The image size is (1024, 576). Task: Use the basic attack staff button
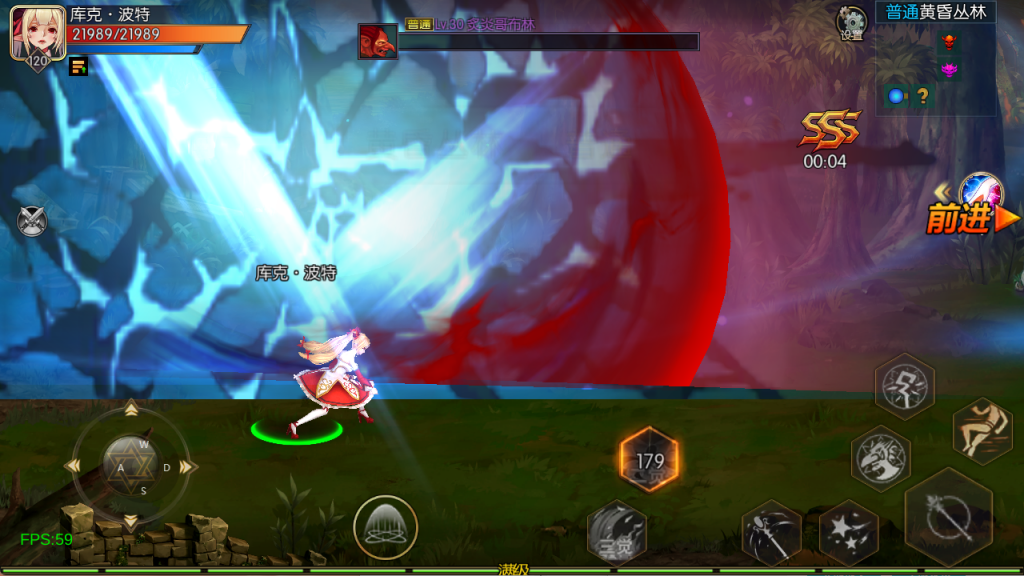pos(947,516)
